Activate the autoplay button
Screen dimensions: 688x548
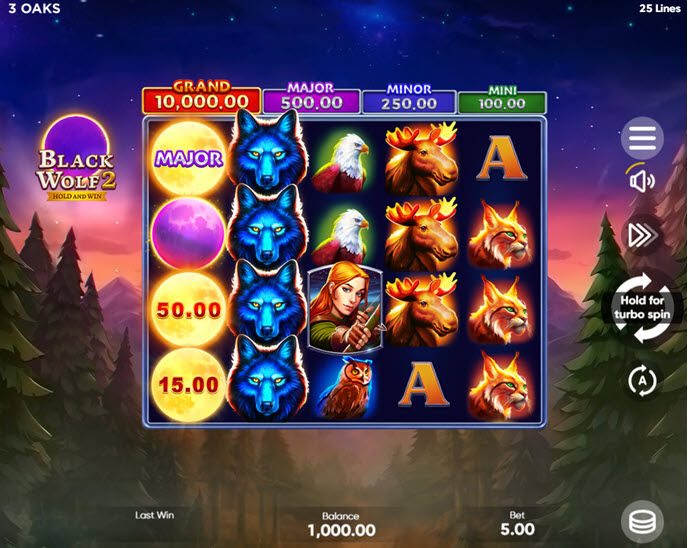pyautogui.click(x=641, y=380)
